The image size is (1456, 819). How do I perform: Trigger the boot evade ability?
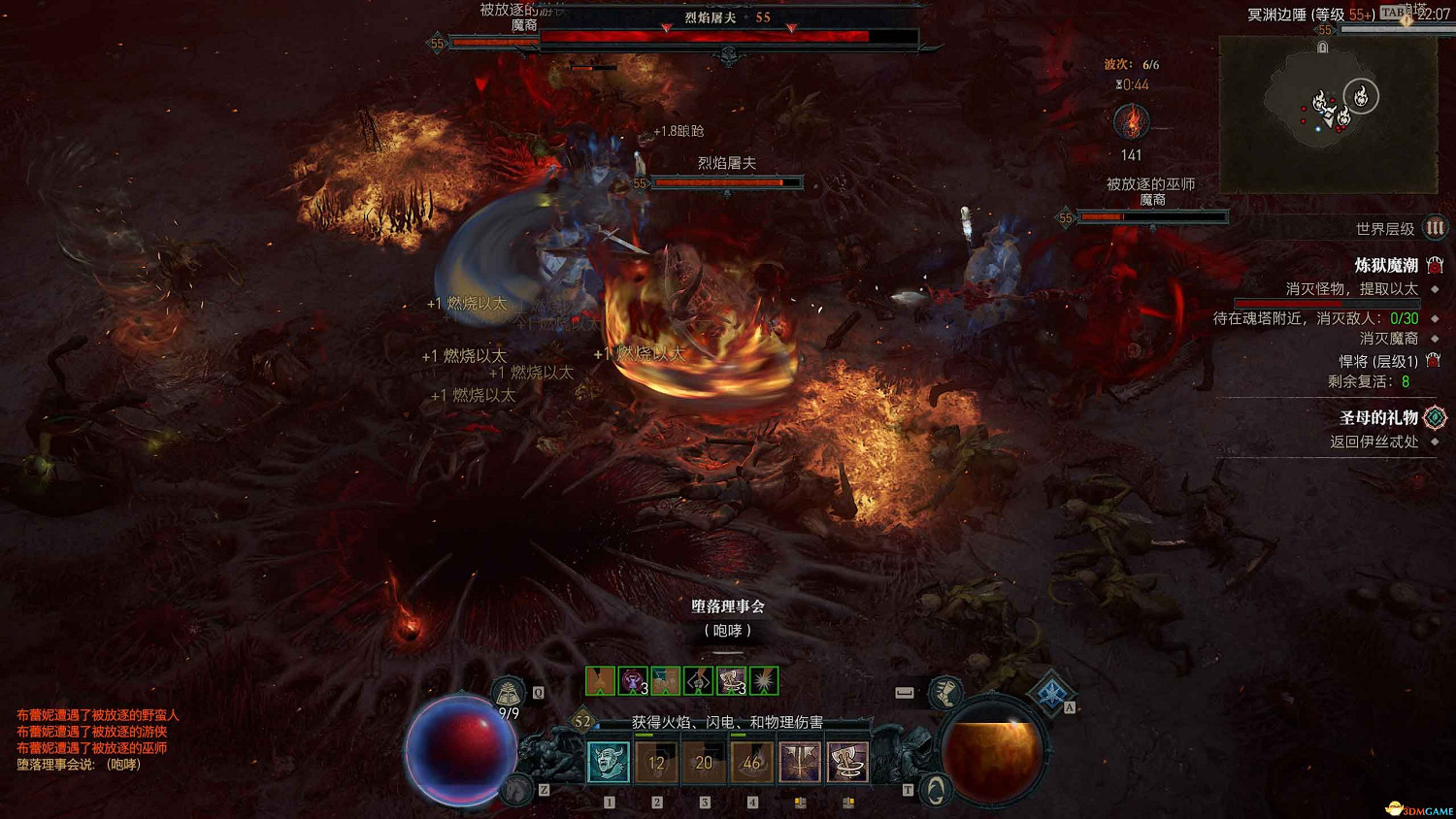tap(944, 692)
